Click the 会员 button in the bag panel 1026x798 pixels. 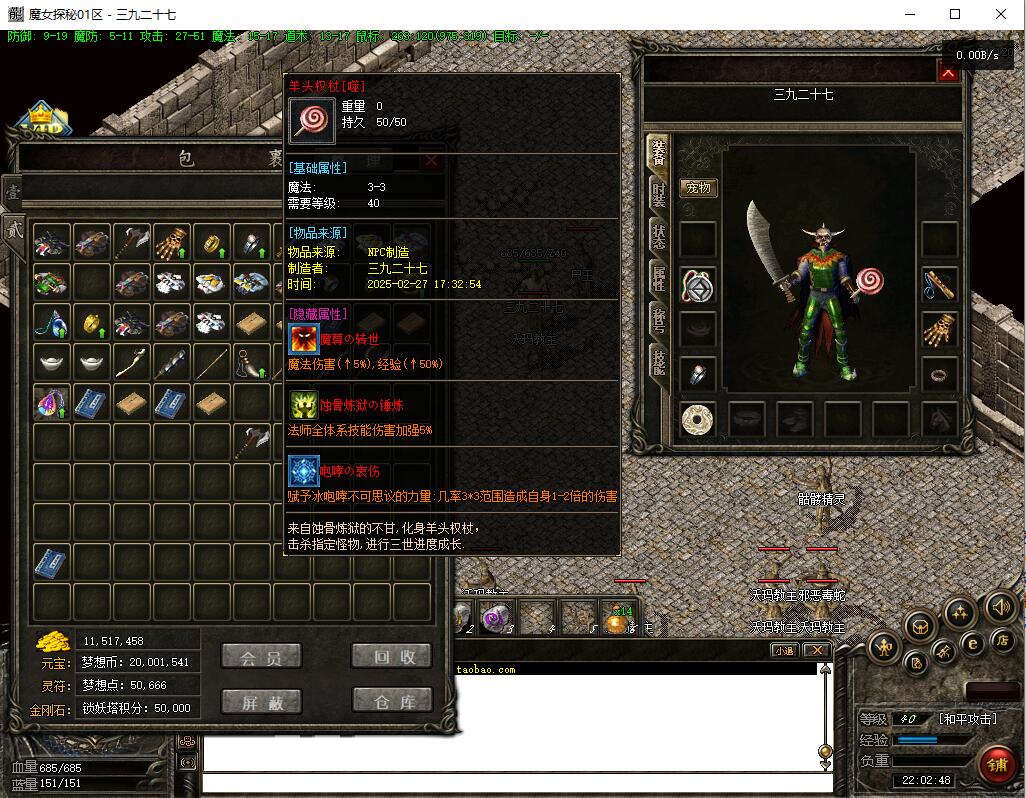(261, 656)
